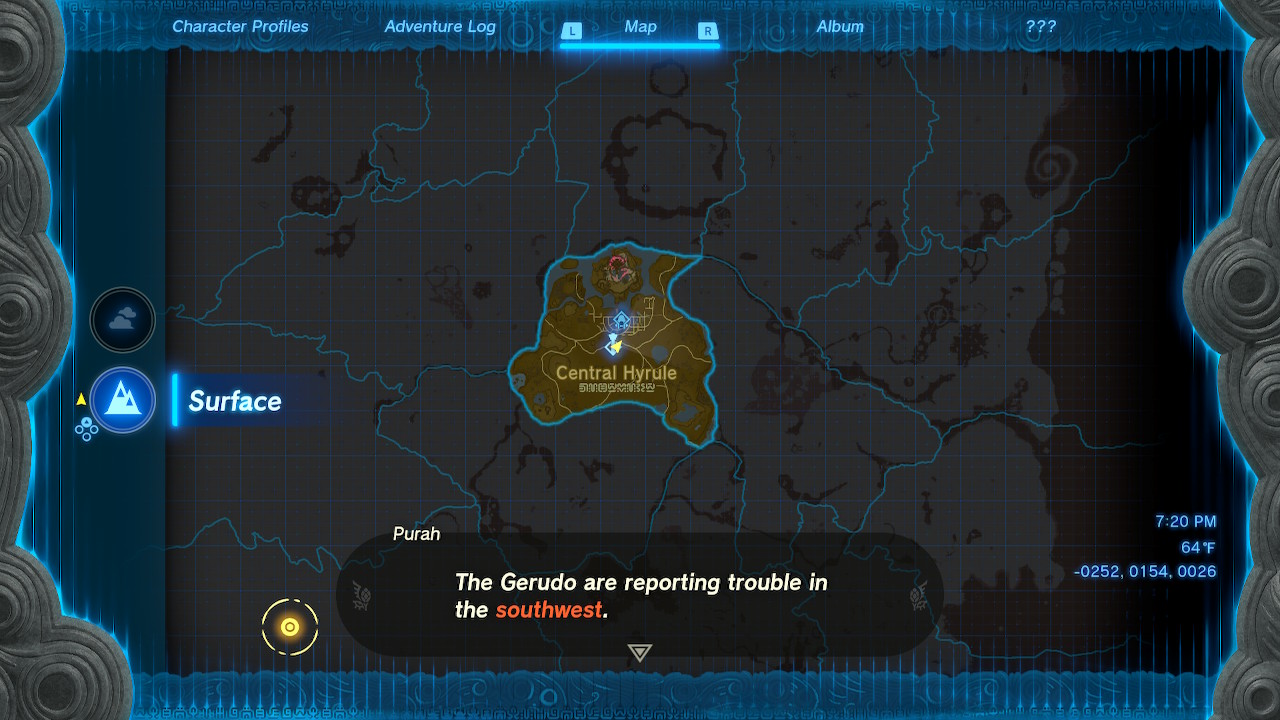Open the Album tab
This screenshot has width=1280, height=720.
[x=840, y=27]
